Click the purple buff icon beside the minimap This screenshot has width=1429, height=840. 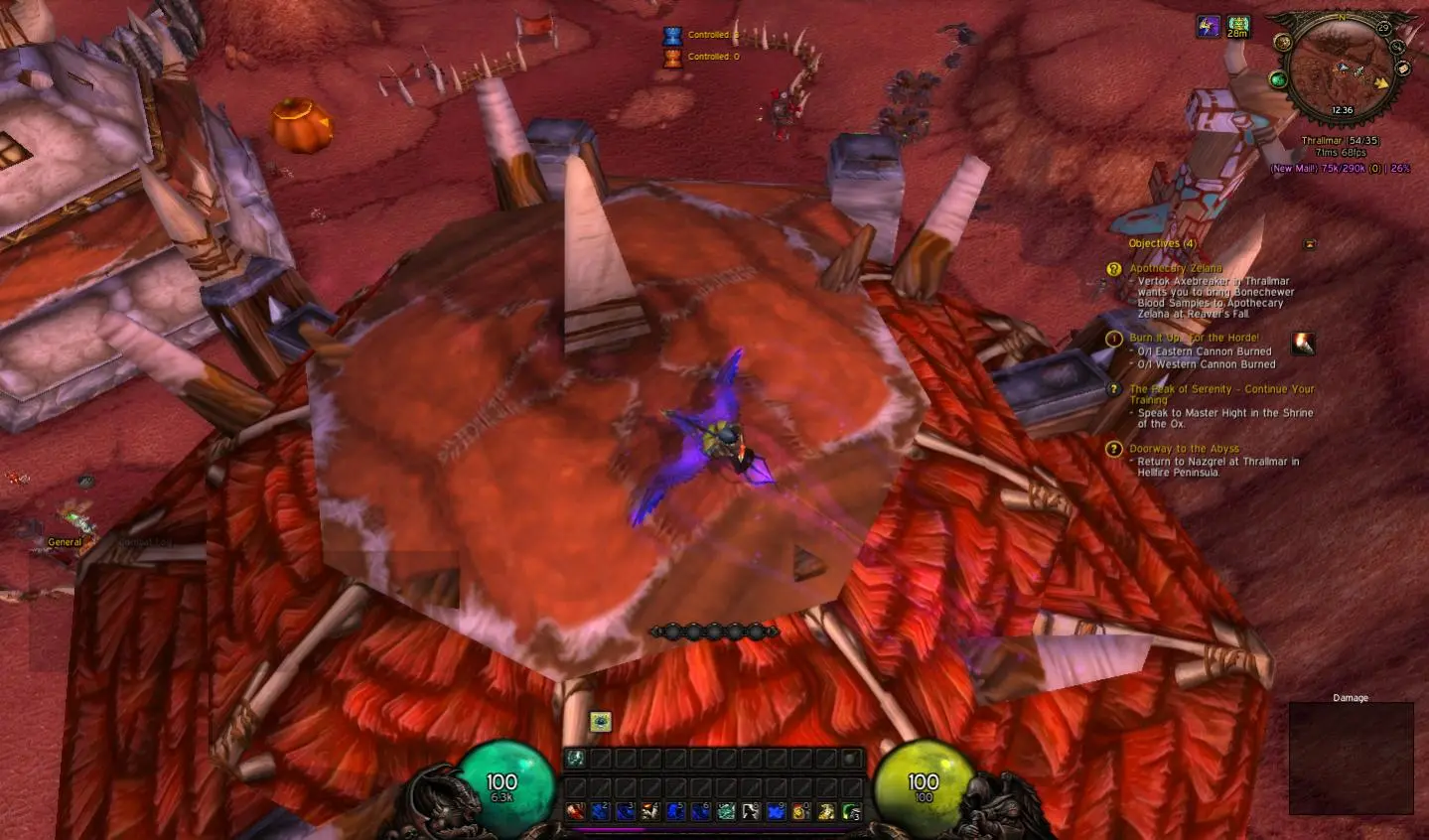click(1208, 27)
